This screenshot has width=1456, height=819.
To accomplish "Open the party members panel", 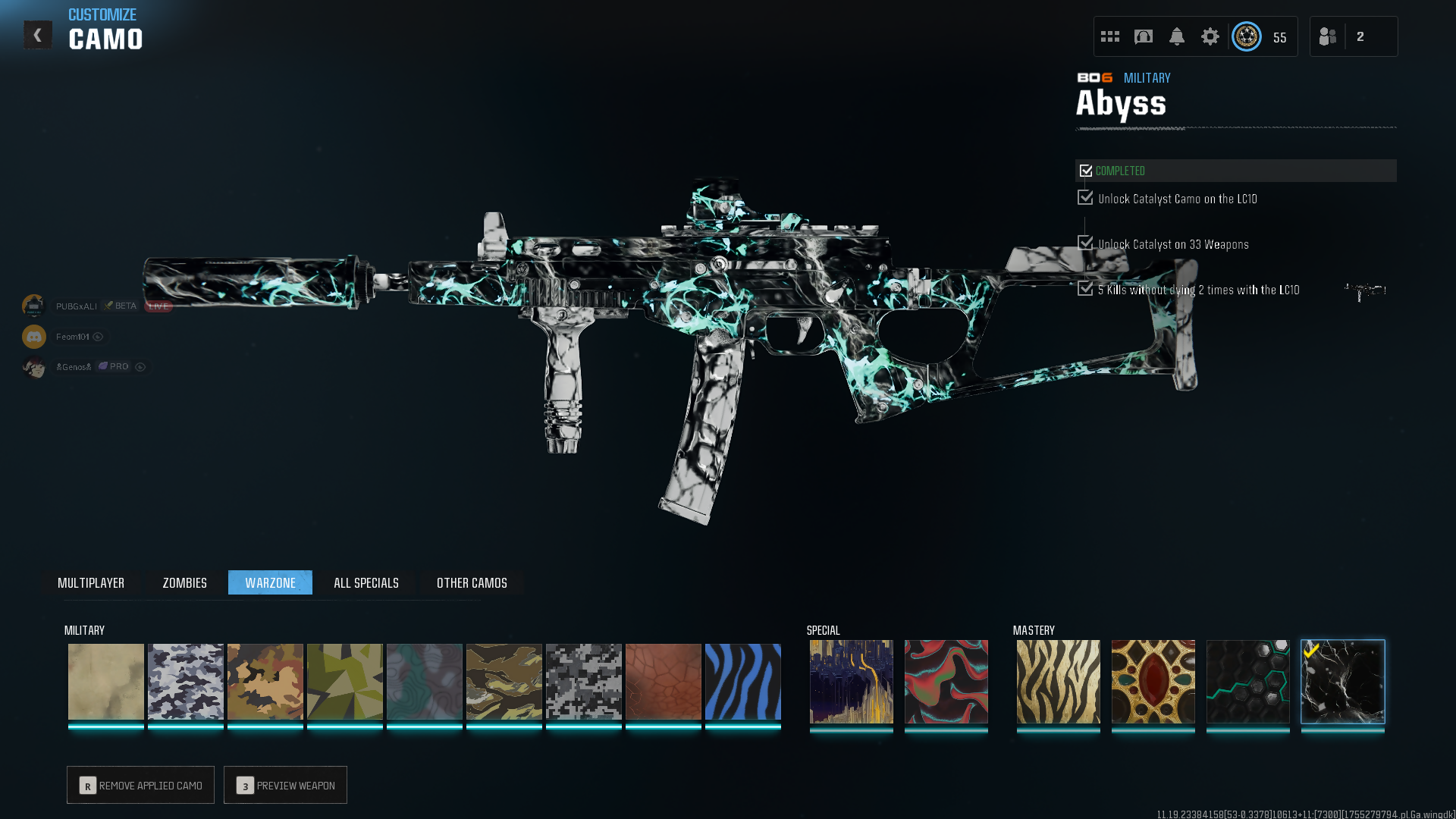I will click(x=1353, y=36).
